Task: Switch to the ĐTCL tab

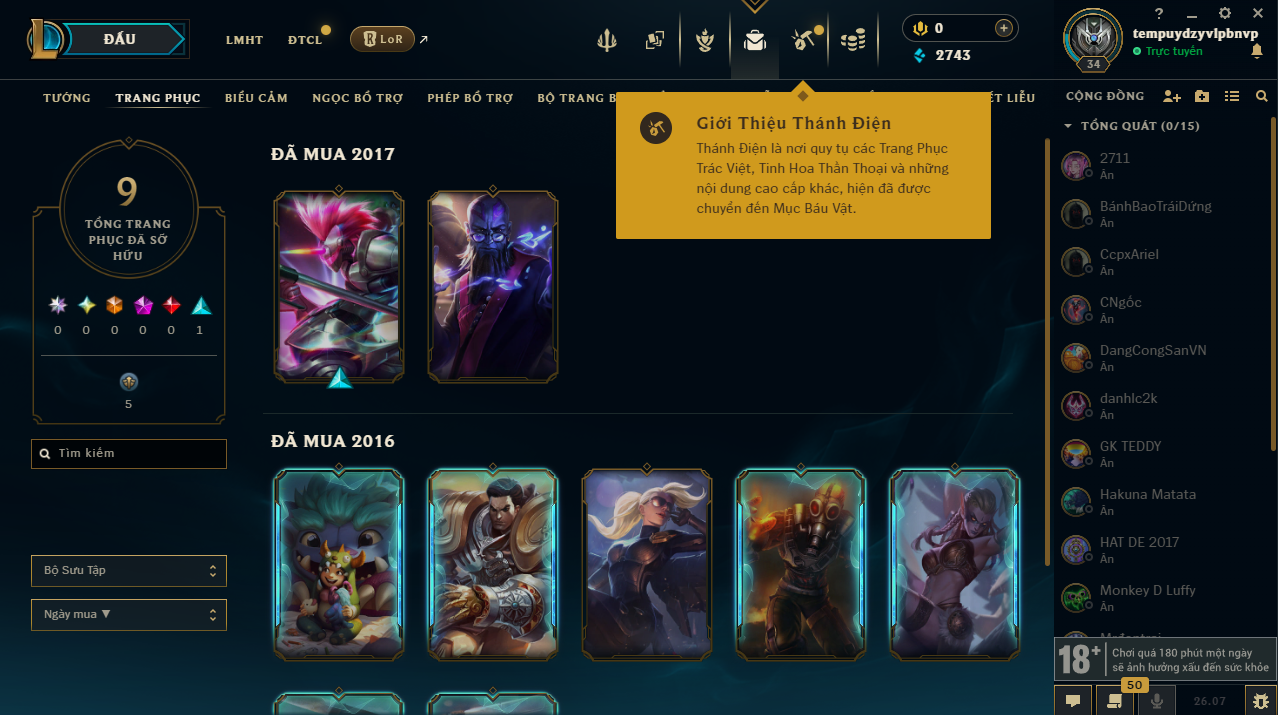Action: pyautogui.click(x=305, y=40)
